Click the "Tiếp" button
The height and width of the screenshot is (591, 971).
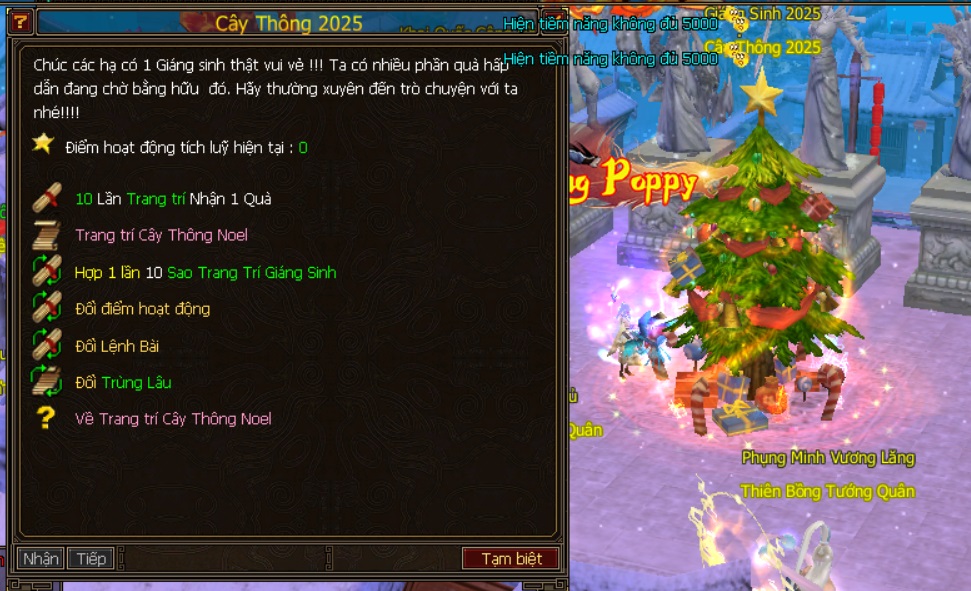[x=91, y=559]
